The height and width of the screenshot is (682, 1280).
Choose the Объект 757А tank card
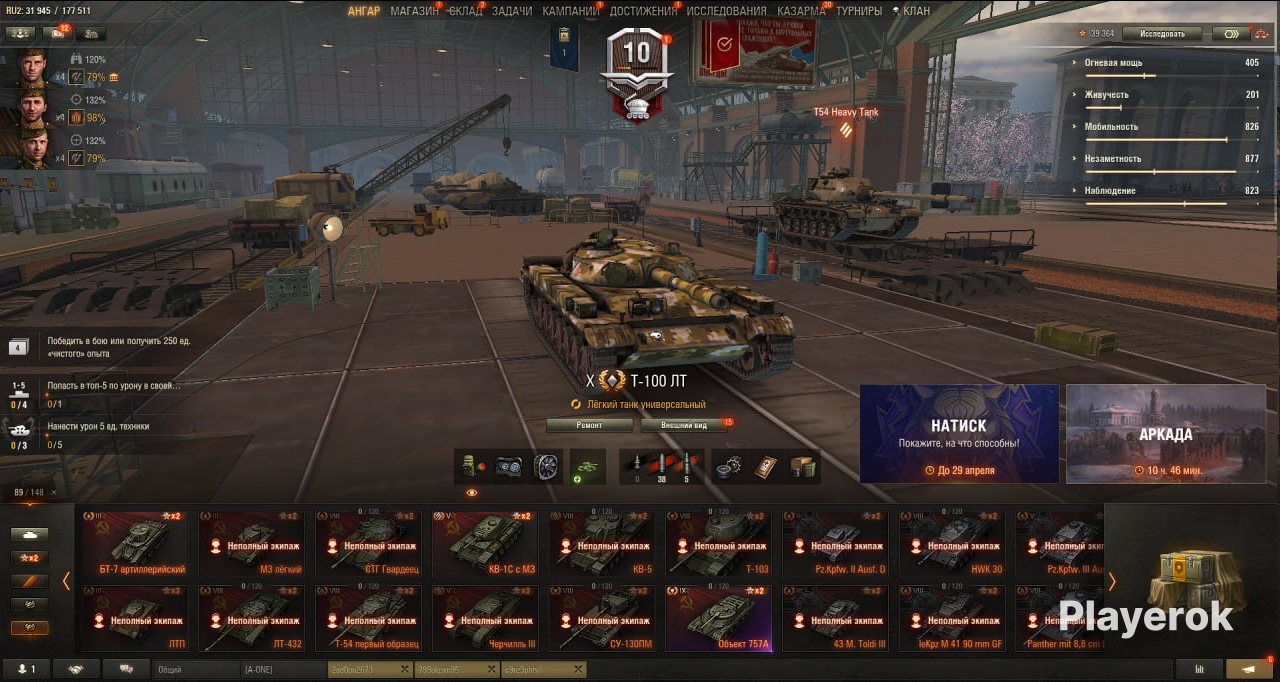click(x=718, y=618)
